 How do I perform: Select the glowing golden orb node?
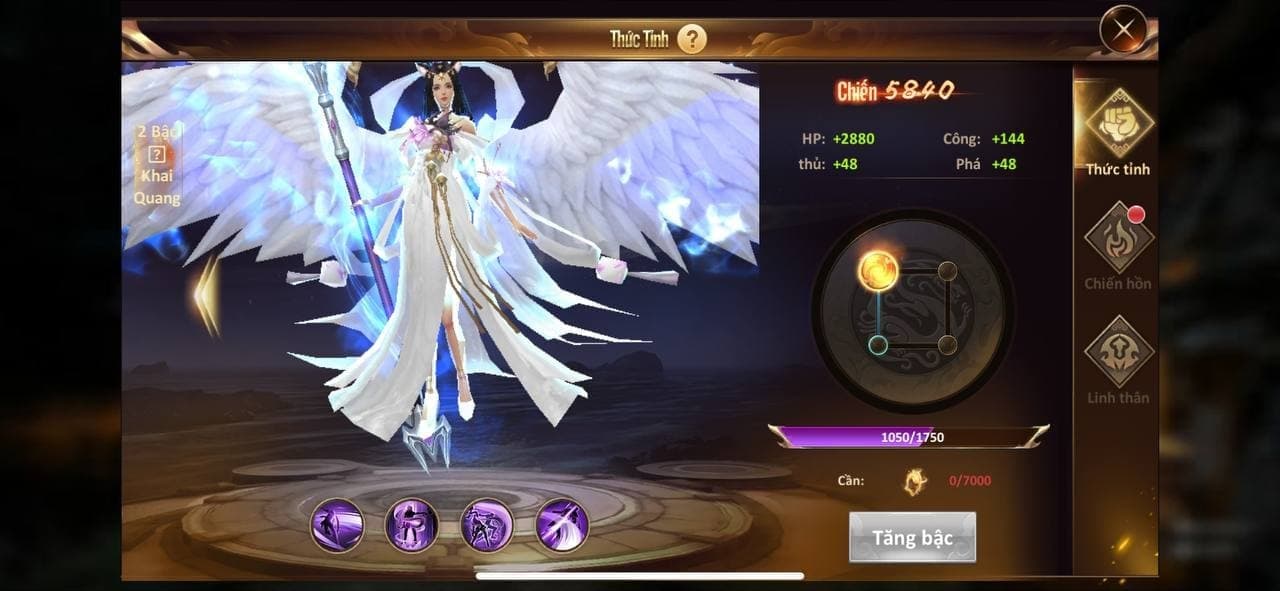pyautogui.click(x=878, y=271)
